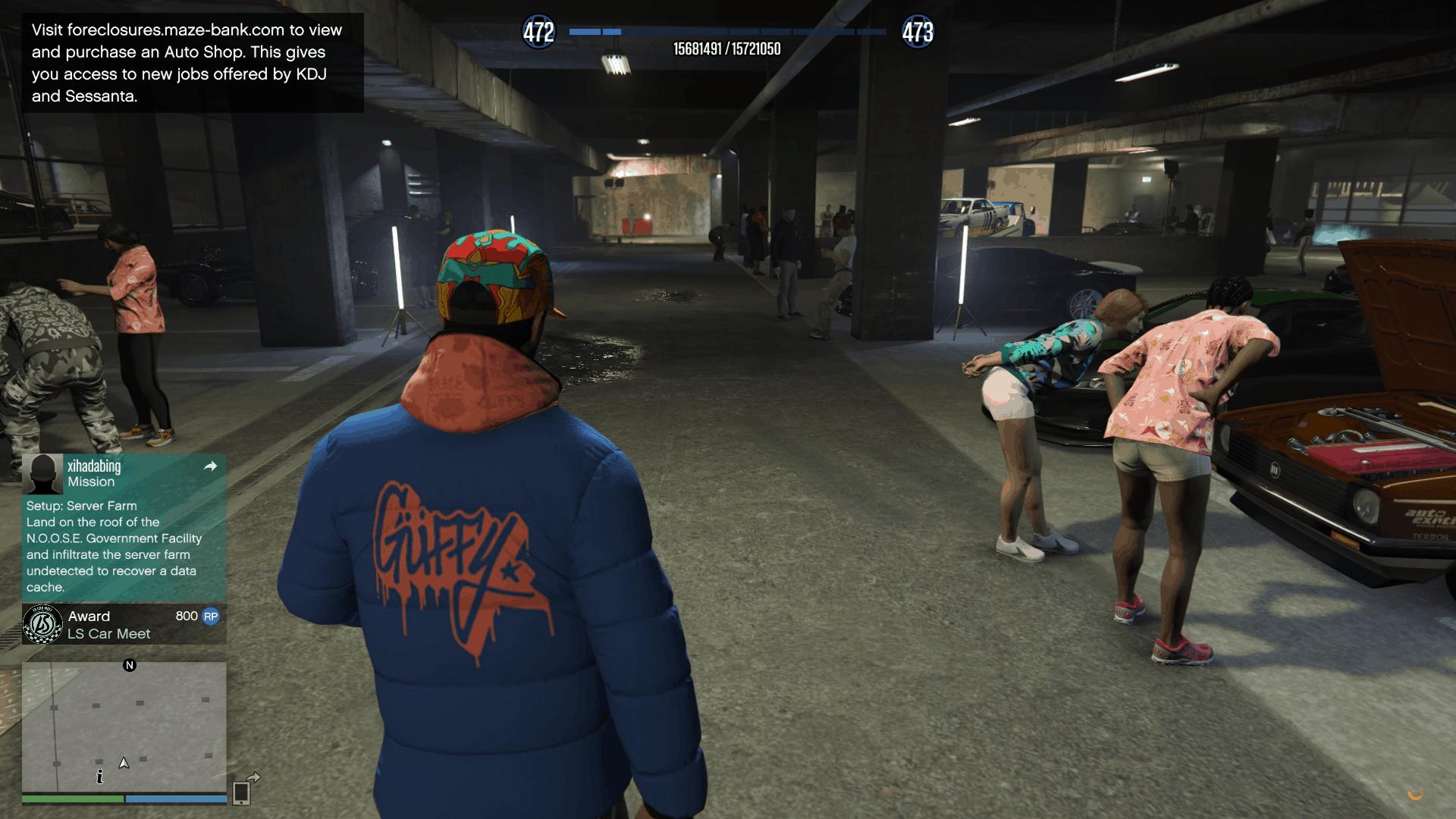The image size is (1456, 819).
Task: Click the information marker on the minimap
Action: (x=99, y=777)
